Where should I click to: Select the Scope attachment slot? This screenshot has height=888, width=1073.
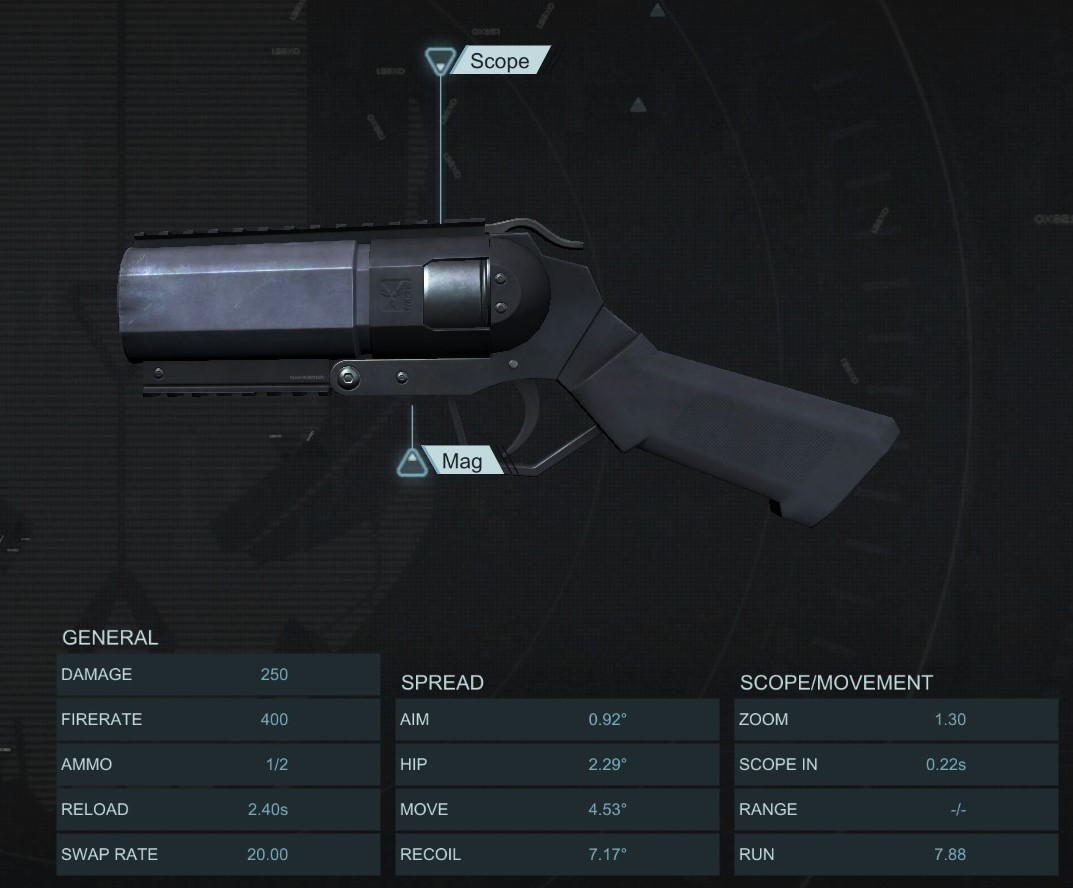click(x=497, y=61)
